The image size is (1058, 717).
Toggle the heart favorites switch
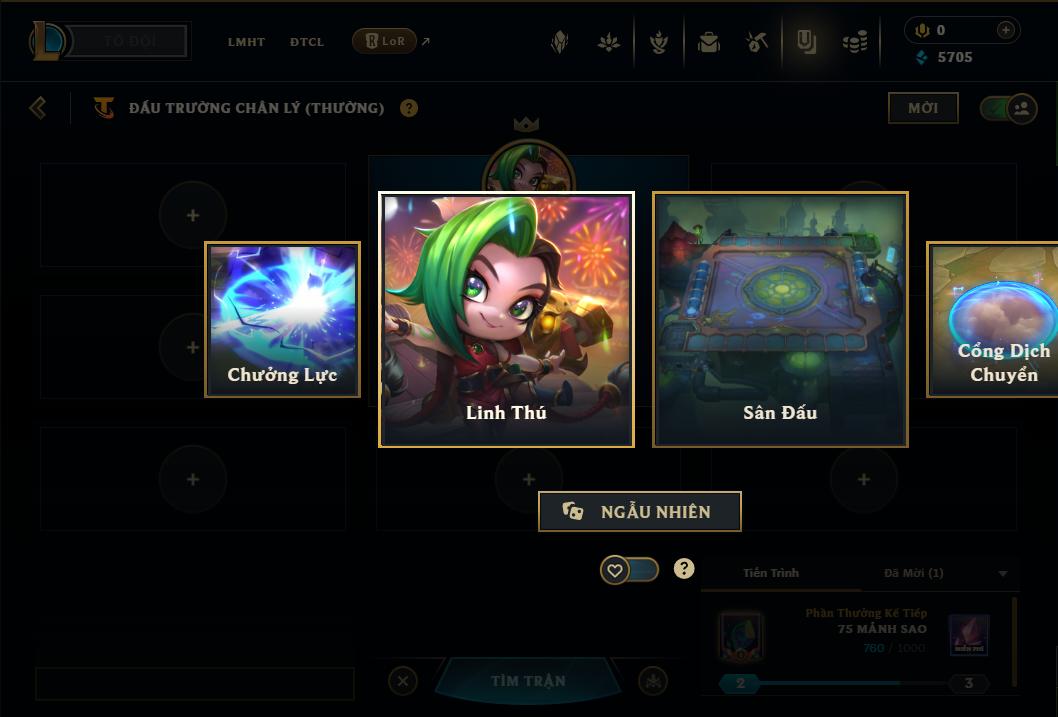pyautogui.click(x=629, y=570)
